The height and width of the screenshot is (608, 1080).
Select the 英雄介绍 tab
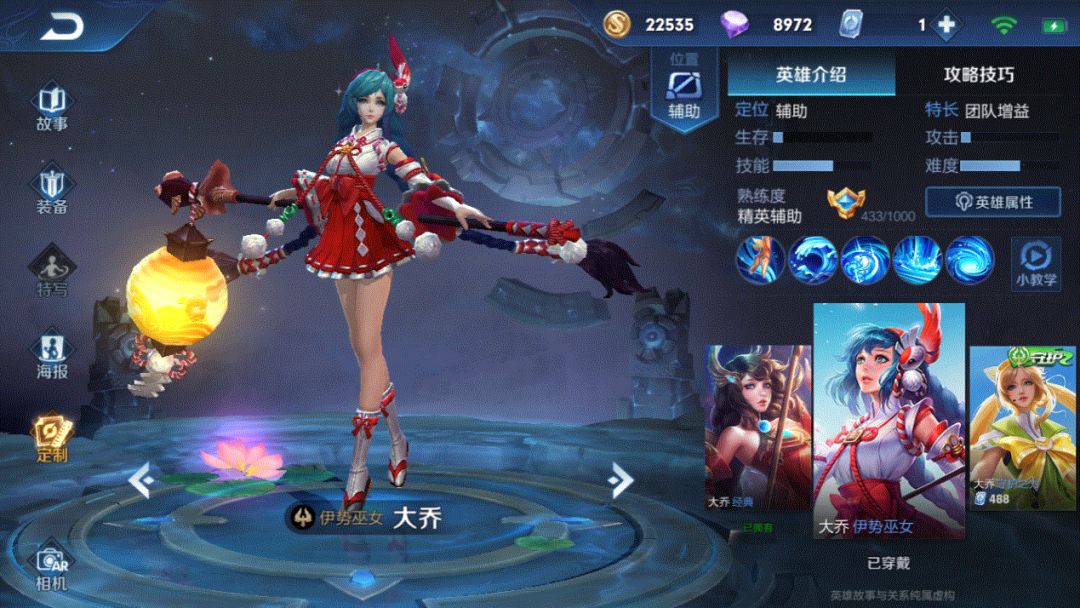pos(811,75)
